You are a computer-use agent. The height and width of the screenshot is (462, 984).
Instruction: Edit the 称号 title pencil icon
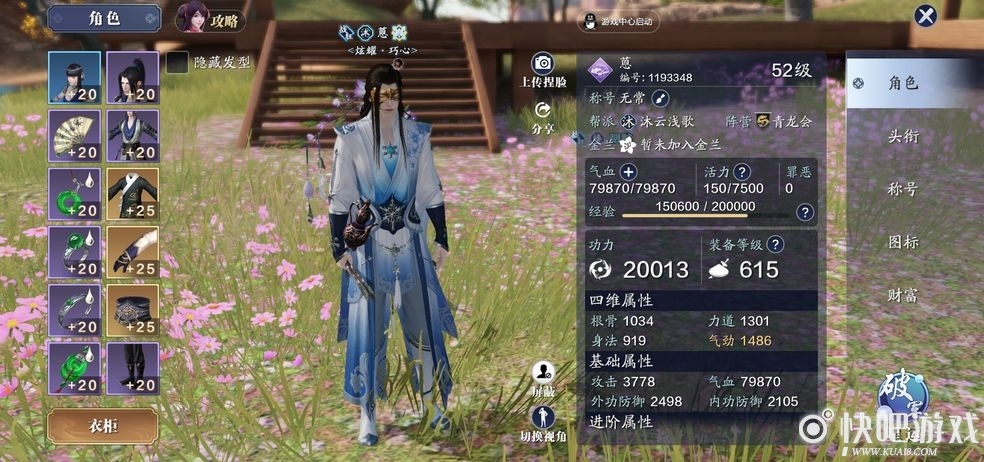pyautogui.click(x=659, y=98)
